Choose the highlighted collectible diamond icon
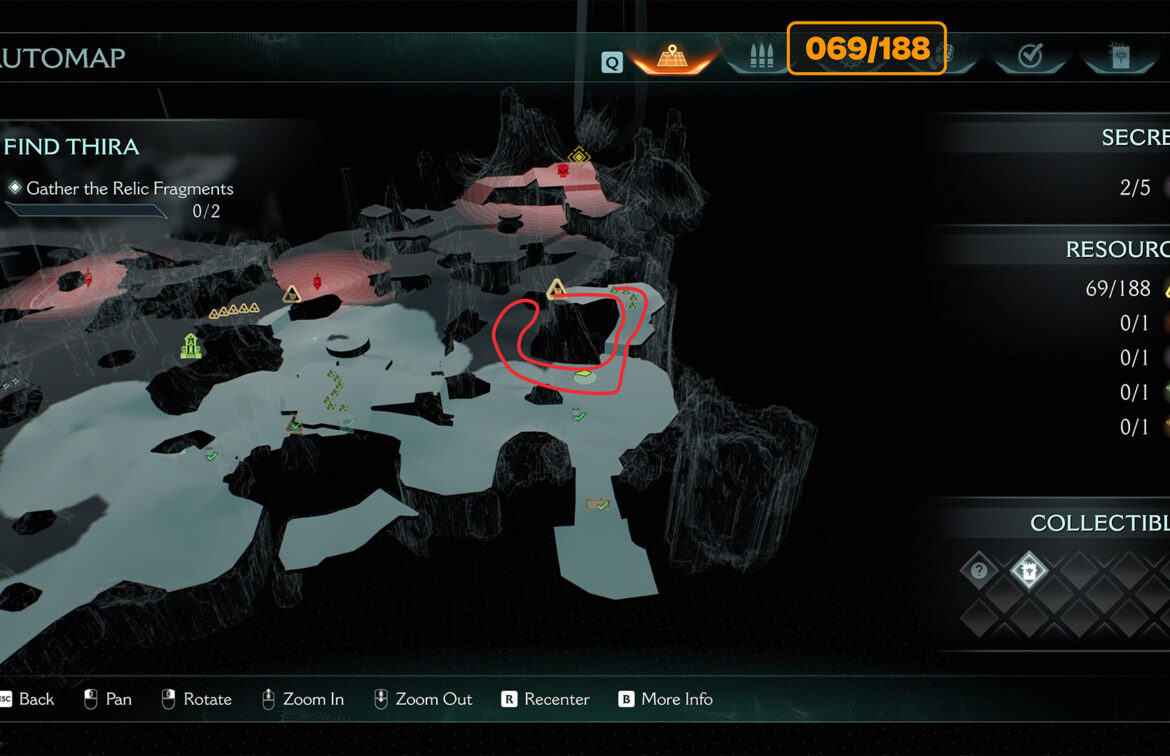Screen dimensions: 1170x756 (1028, 571)
